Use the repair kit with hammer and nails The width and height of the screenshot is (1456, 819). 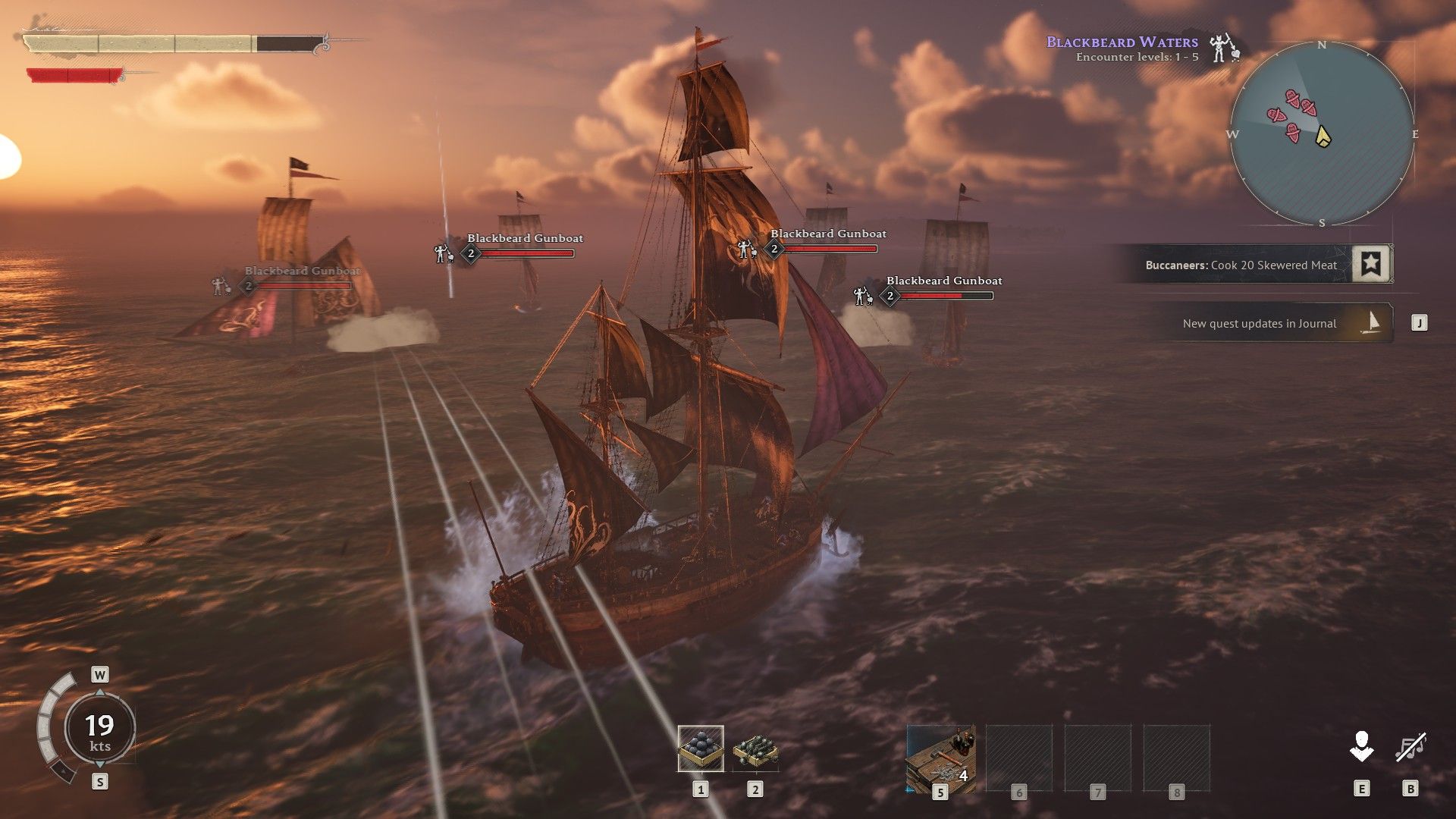[x=940, y=758]
